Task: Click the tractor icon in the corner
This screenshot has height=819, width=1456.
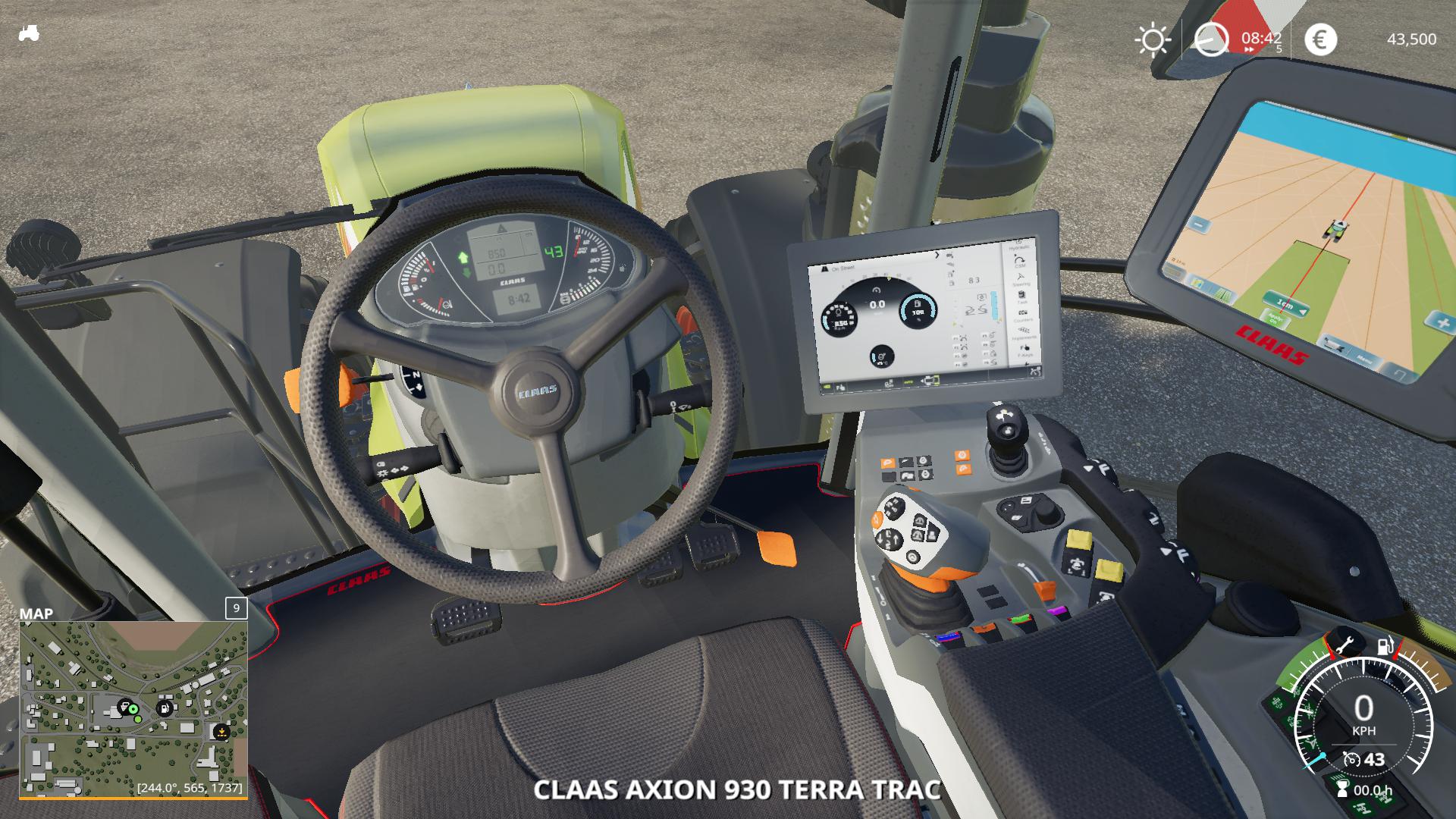Action: tap(29, 33)
